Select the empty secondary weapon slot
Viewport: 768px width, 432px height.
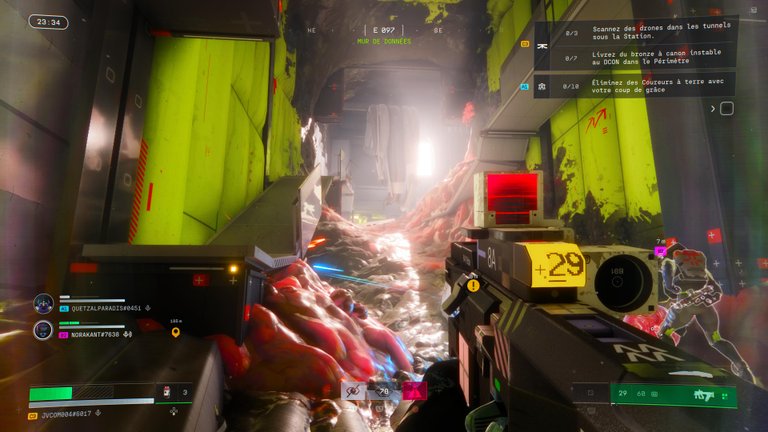coord(591,395)
